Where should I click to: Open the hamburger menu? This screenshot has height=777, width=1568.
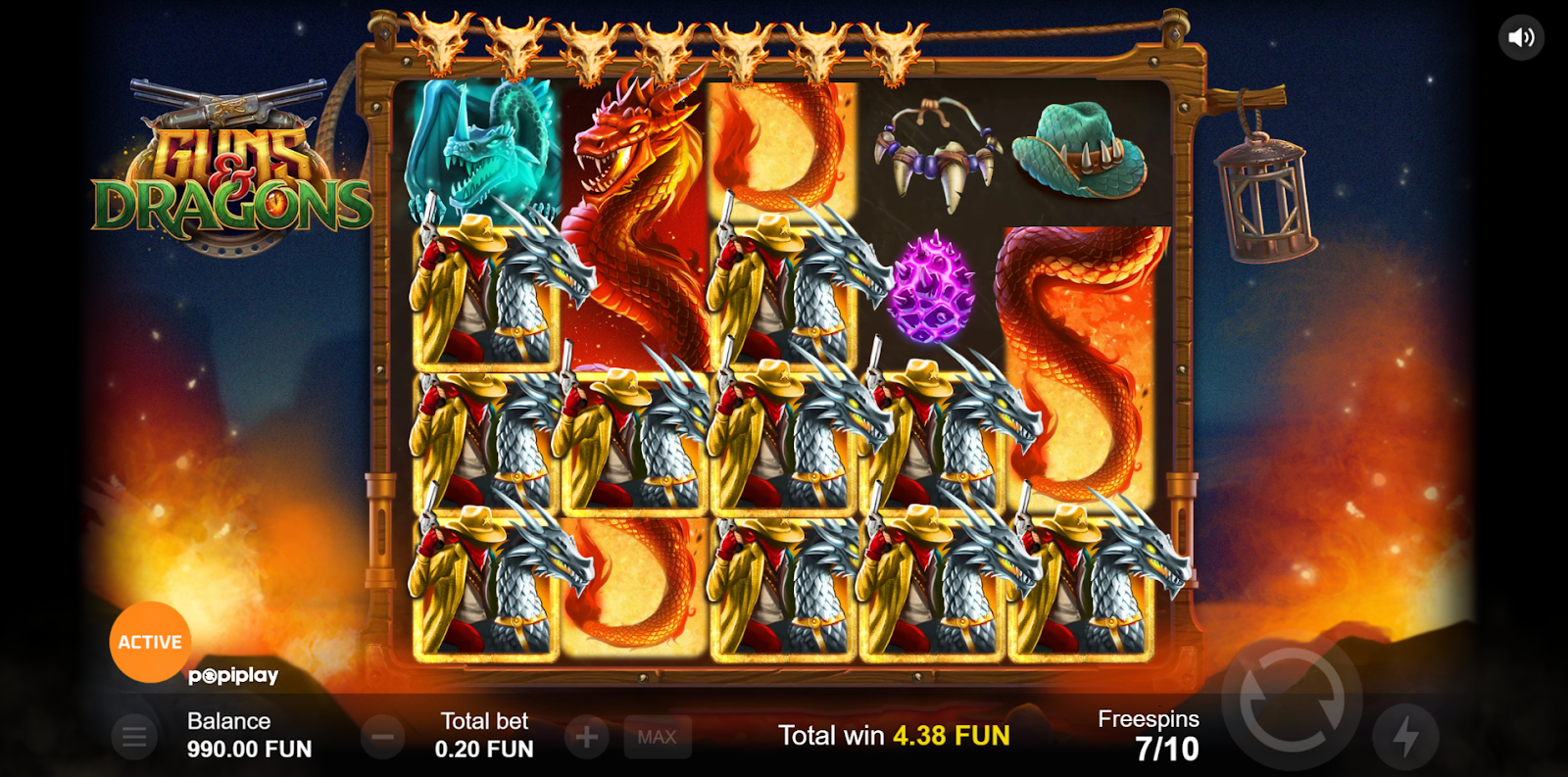(x=134, y=737)
